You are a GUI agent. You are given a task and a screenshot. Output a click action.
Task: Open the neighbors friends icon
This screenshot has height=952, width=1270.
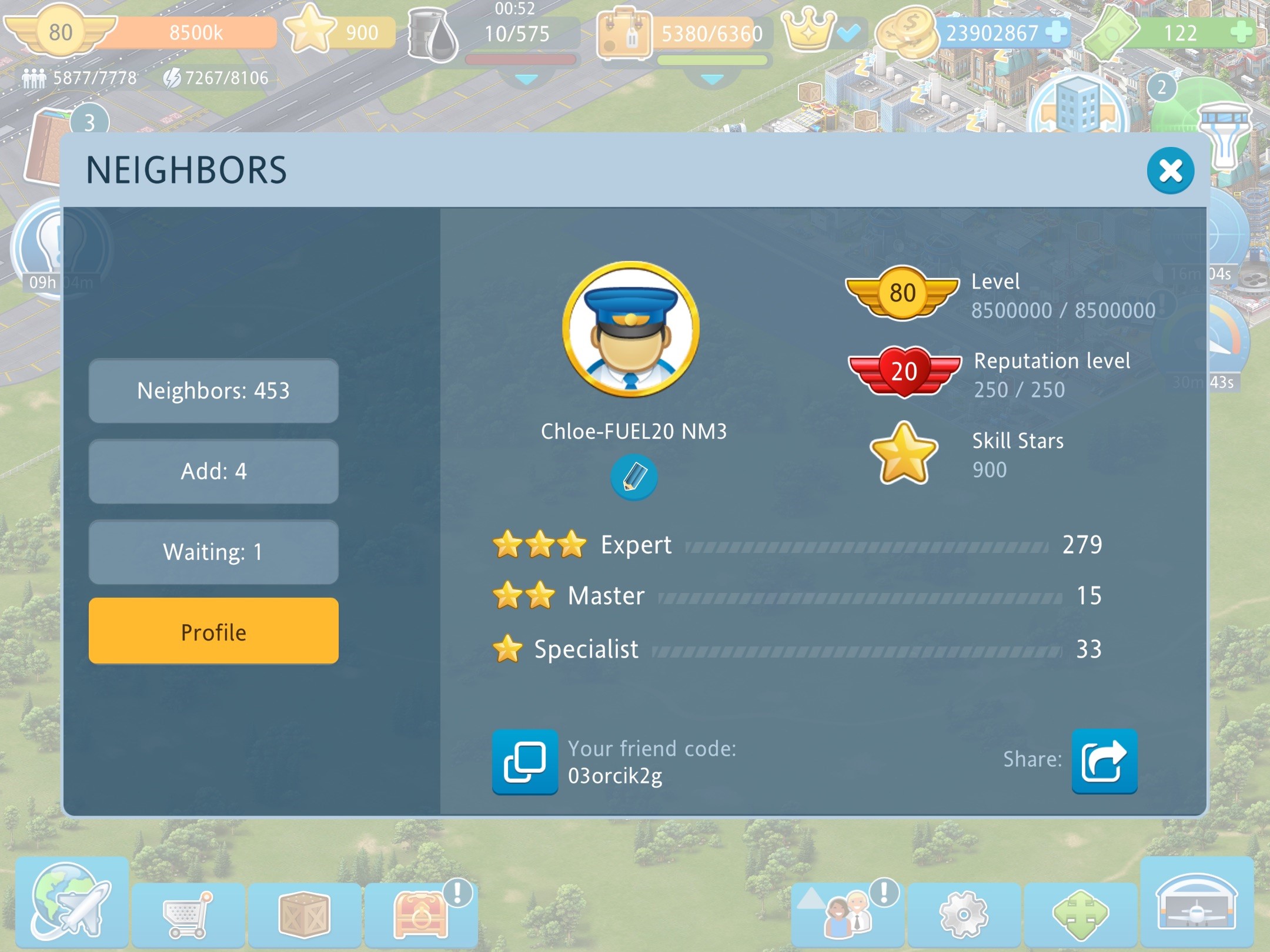847,915
